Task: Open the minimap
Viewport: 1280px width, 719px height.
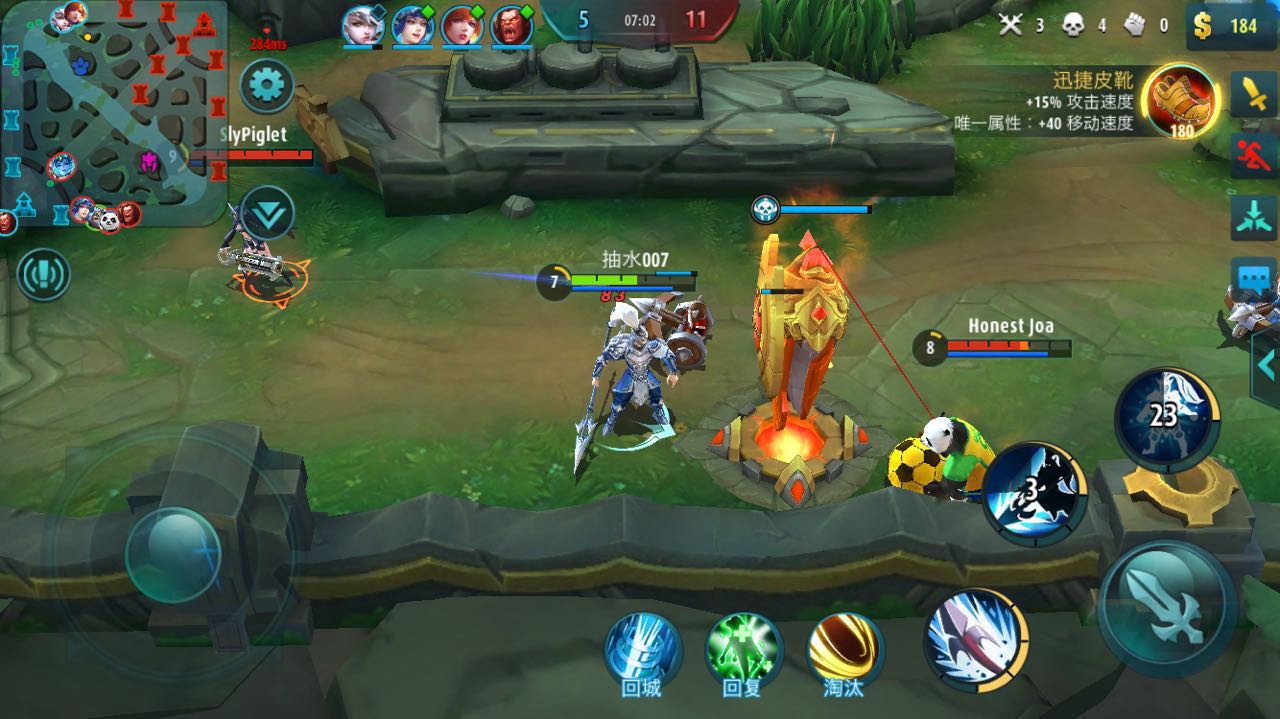Action: click(x=113, y=112)
